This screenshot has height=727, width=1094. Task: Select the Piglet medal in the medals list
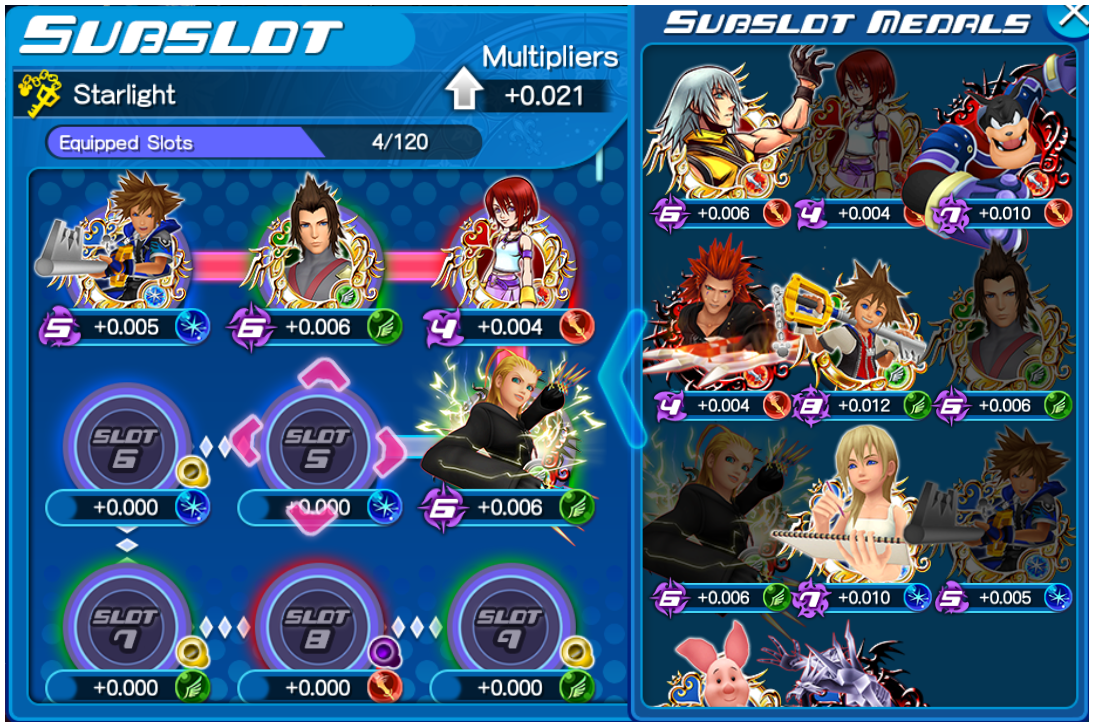pos(714,668)
